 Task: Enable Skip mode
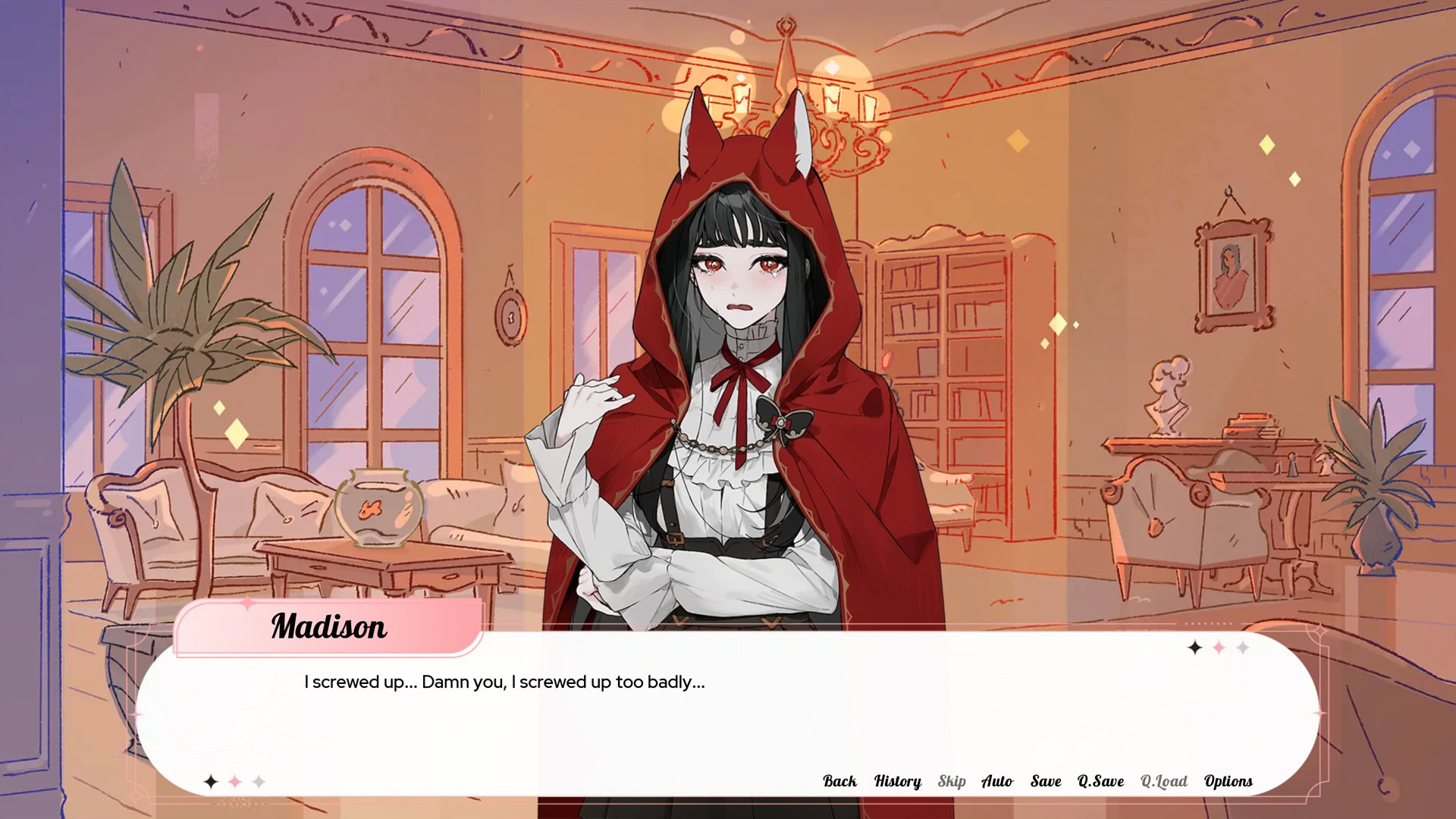(952, 781)
